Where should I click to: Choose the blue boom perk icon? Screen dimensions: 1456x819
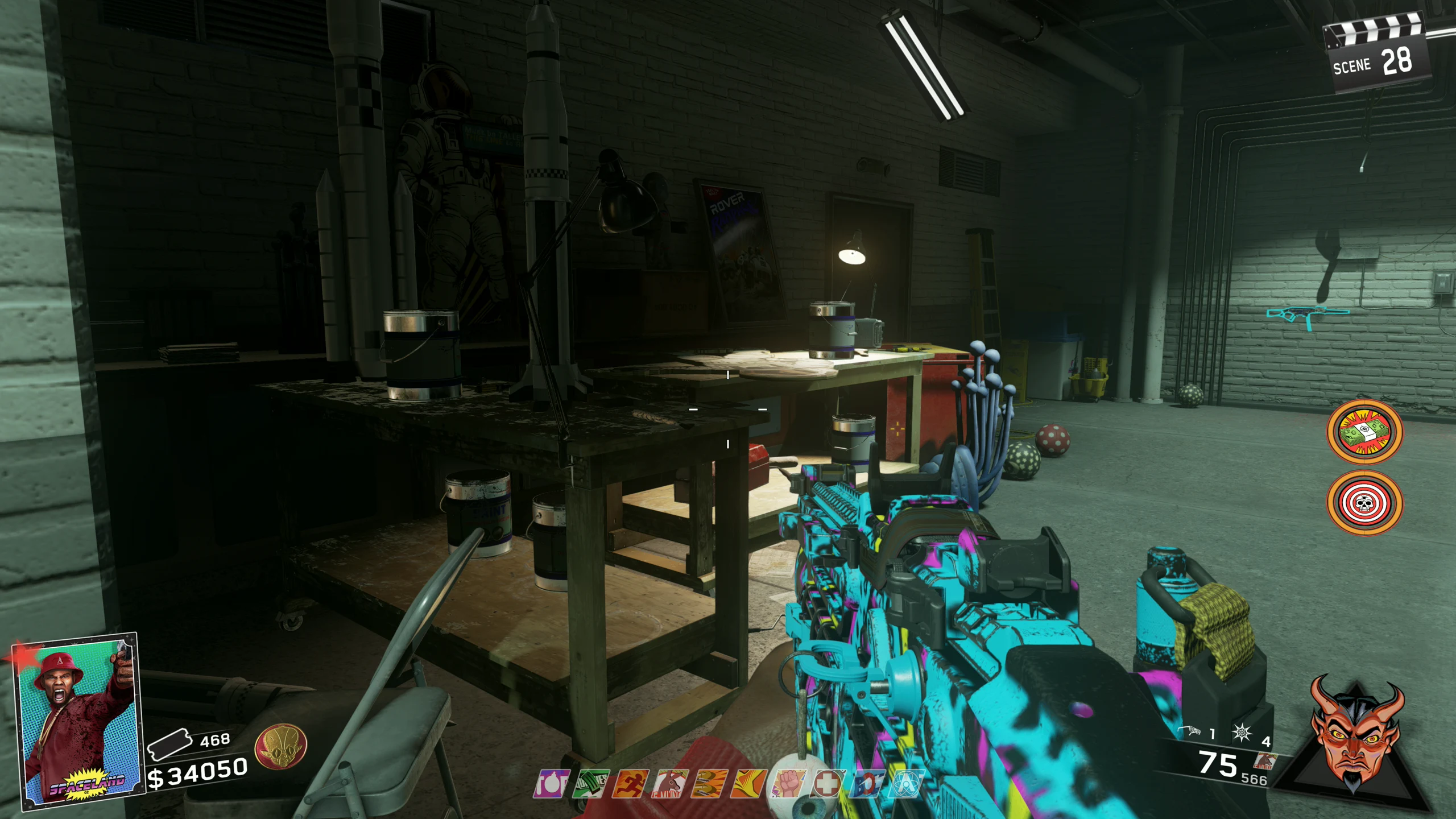point(867,784)
